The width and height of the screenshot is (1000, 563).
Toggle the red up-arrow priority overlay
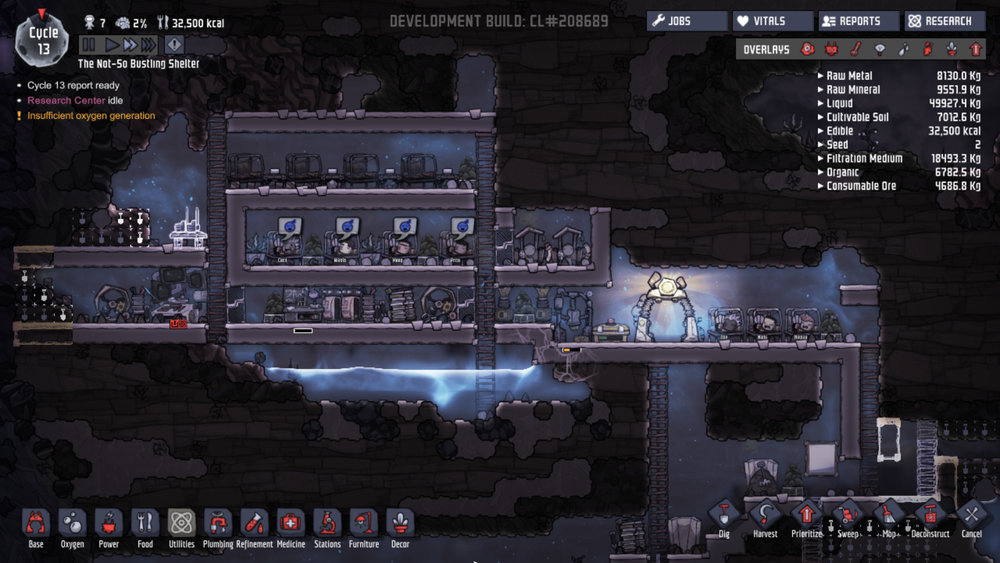tap(977, 49)
